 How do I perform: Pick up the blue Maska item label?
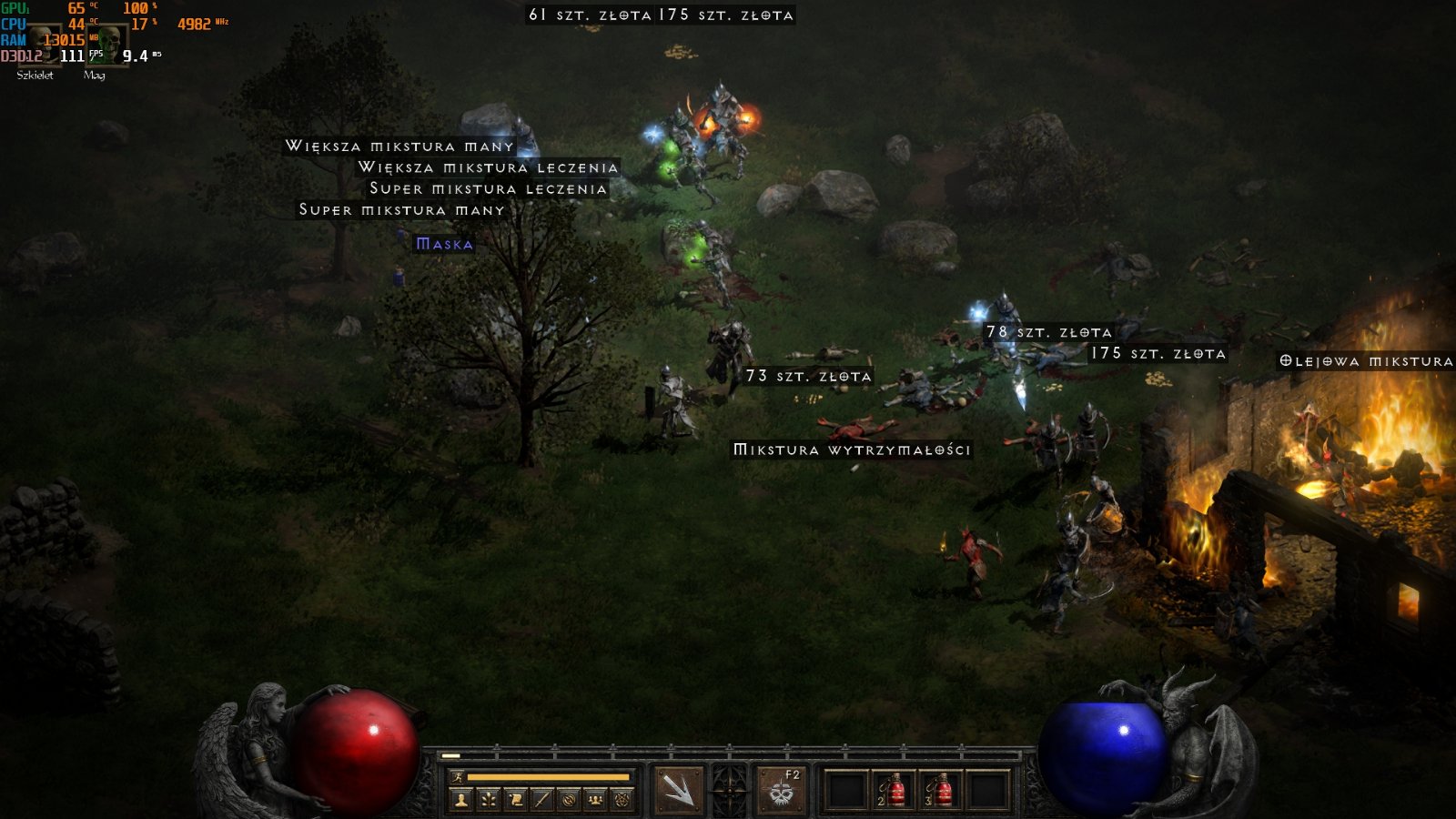pyautogui.click(x=444, y=244)
